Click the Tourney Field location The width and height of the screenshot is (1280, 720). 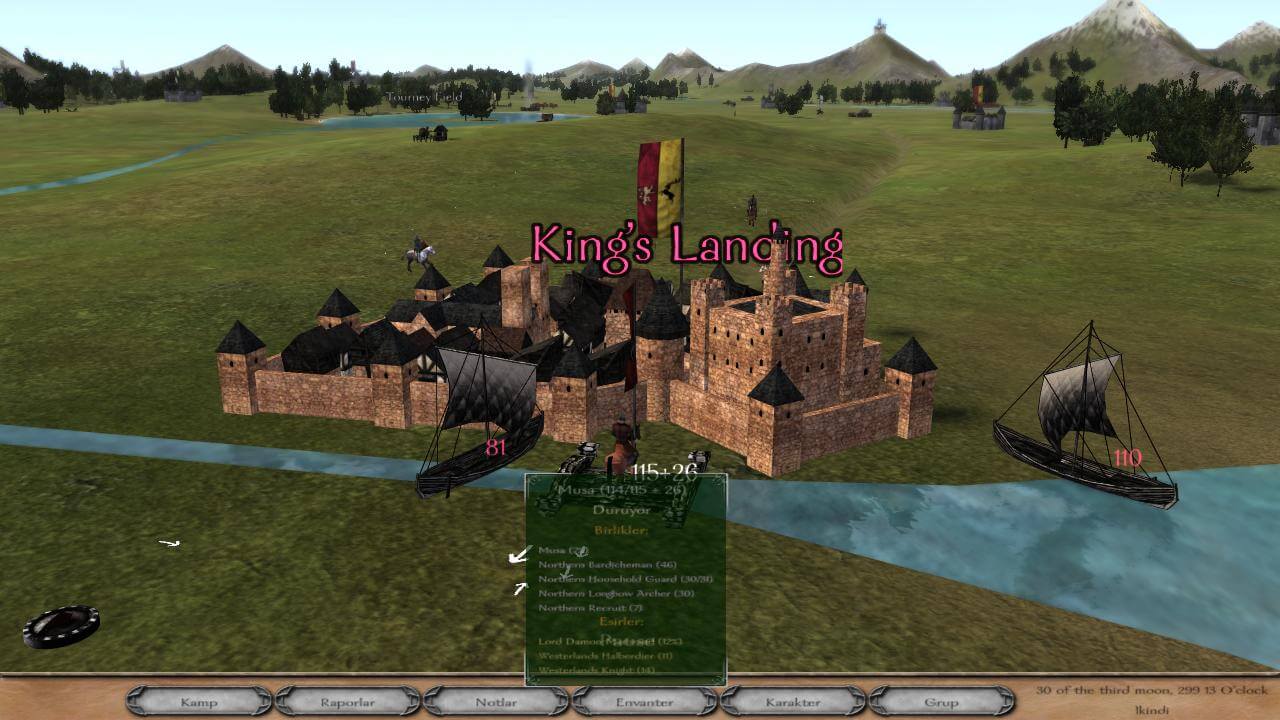423,95
